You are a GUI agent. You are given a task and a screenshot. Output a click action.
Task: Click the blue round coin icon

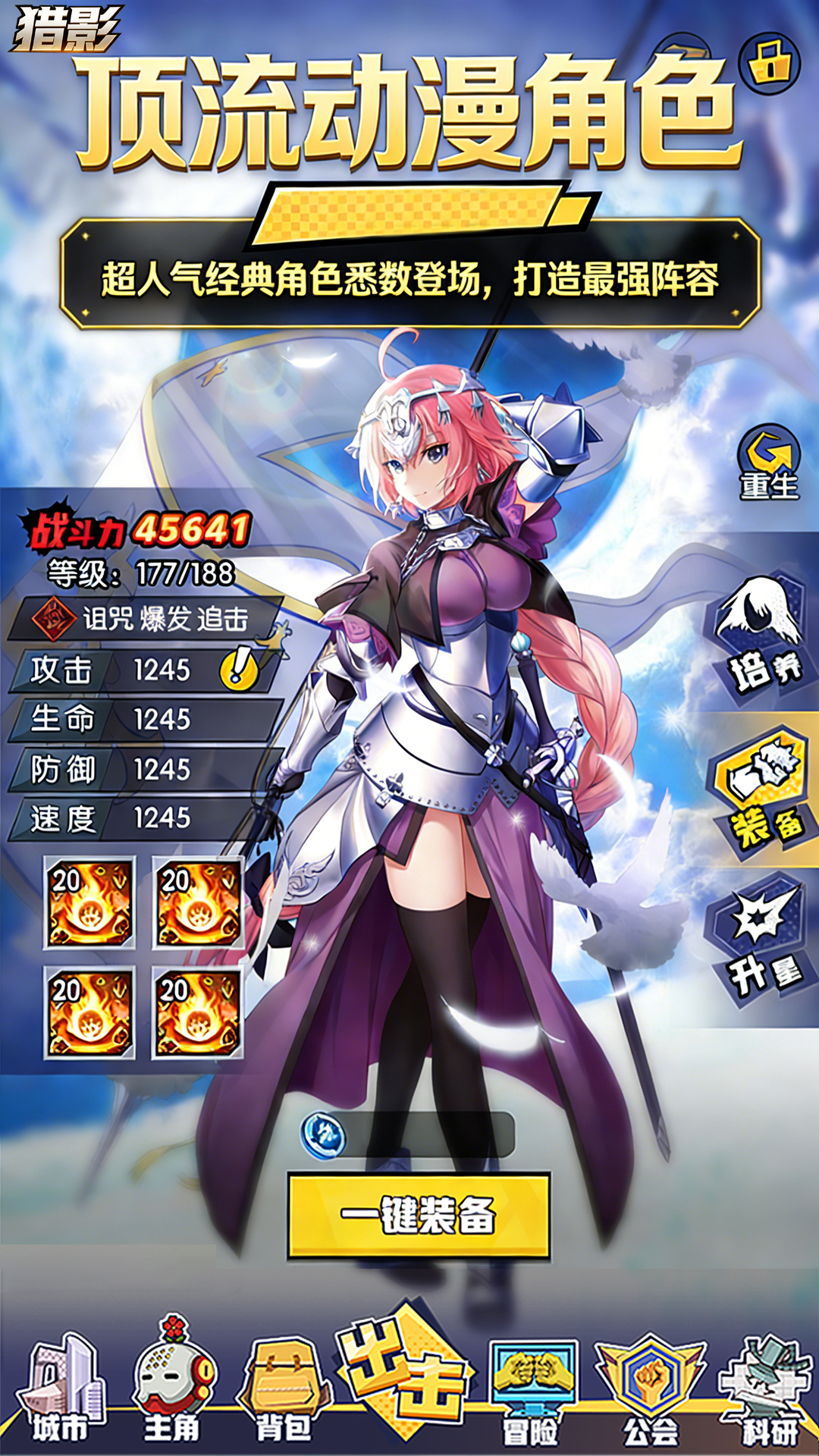pyautogui.click(x=324, y=1136)
